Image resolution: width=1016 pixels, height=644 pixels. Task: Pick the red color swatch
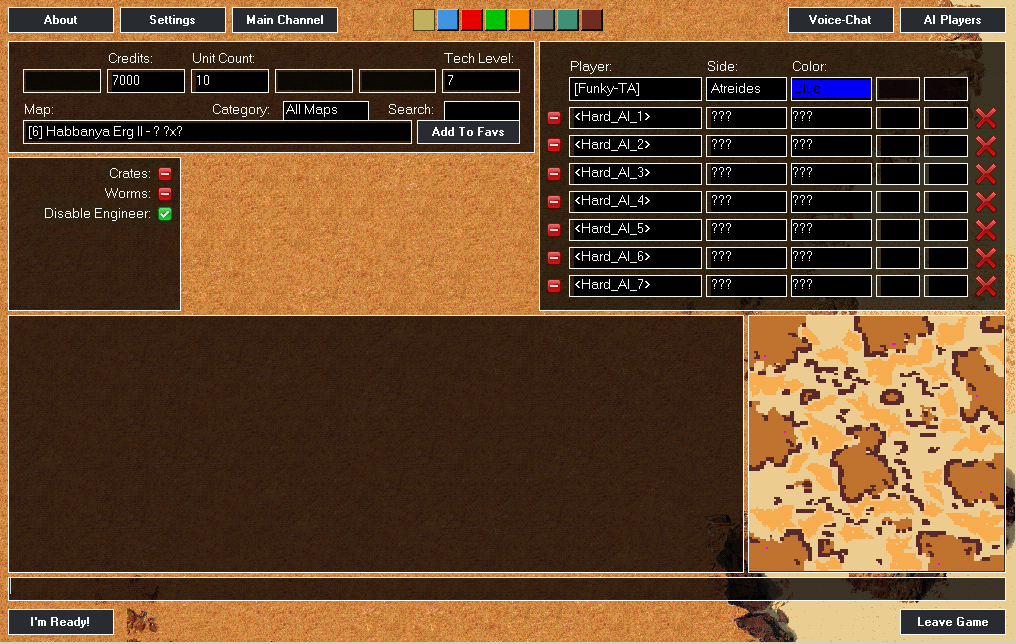(472, 20)
